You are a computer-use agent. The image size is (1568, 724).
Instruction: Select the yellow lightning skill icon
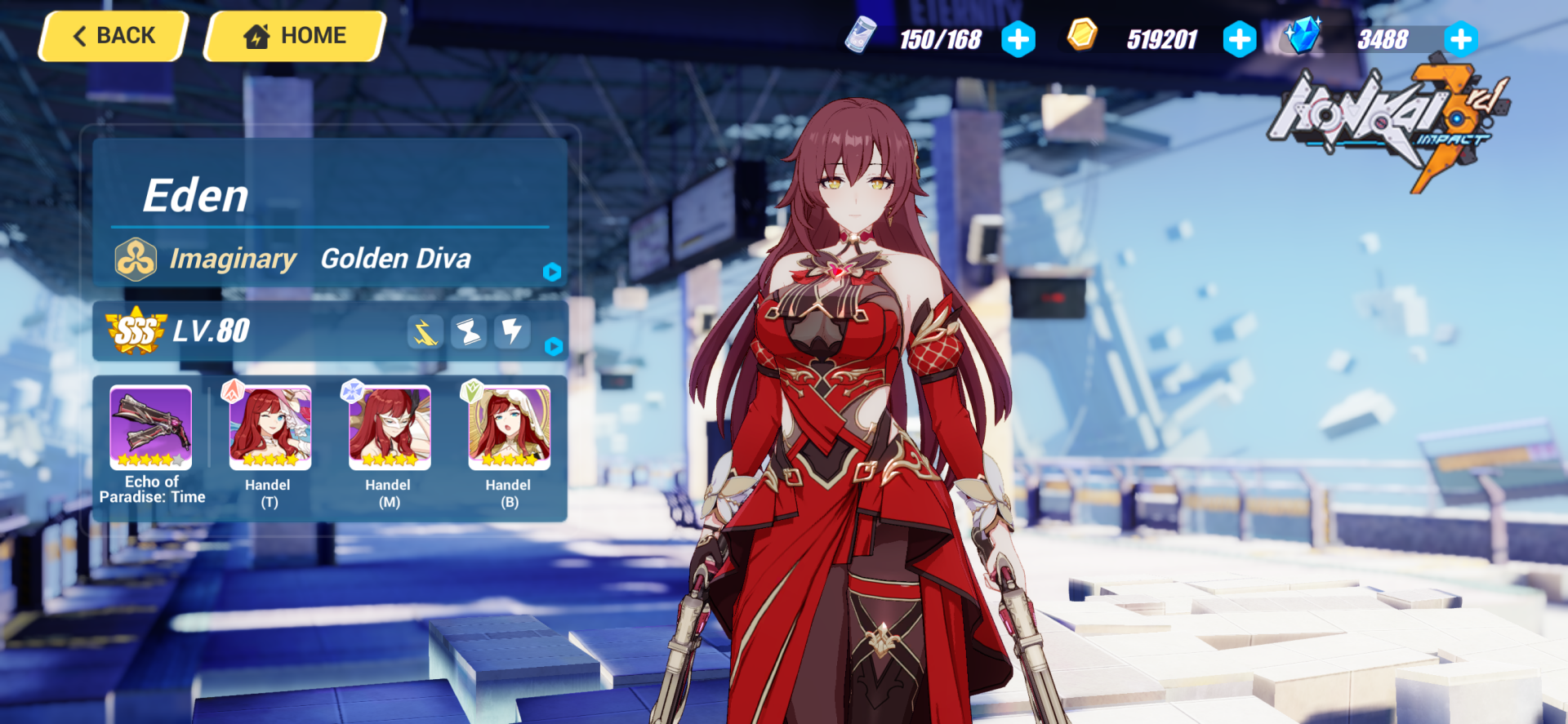click(x=425, y=331)
